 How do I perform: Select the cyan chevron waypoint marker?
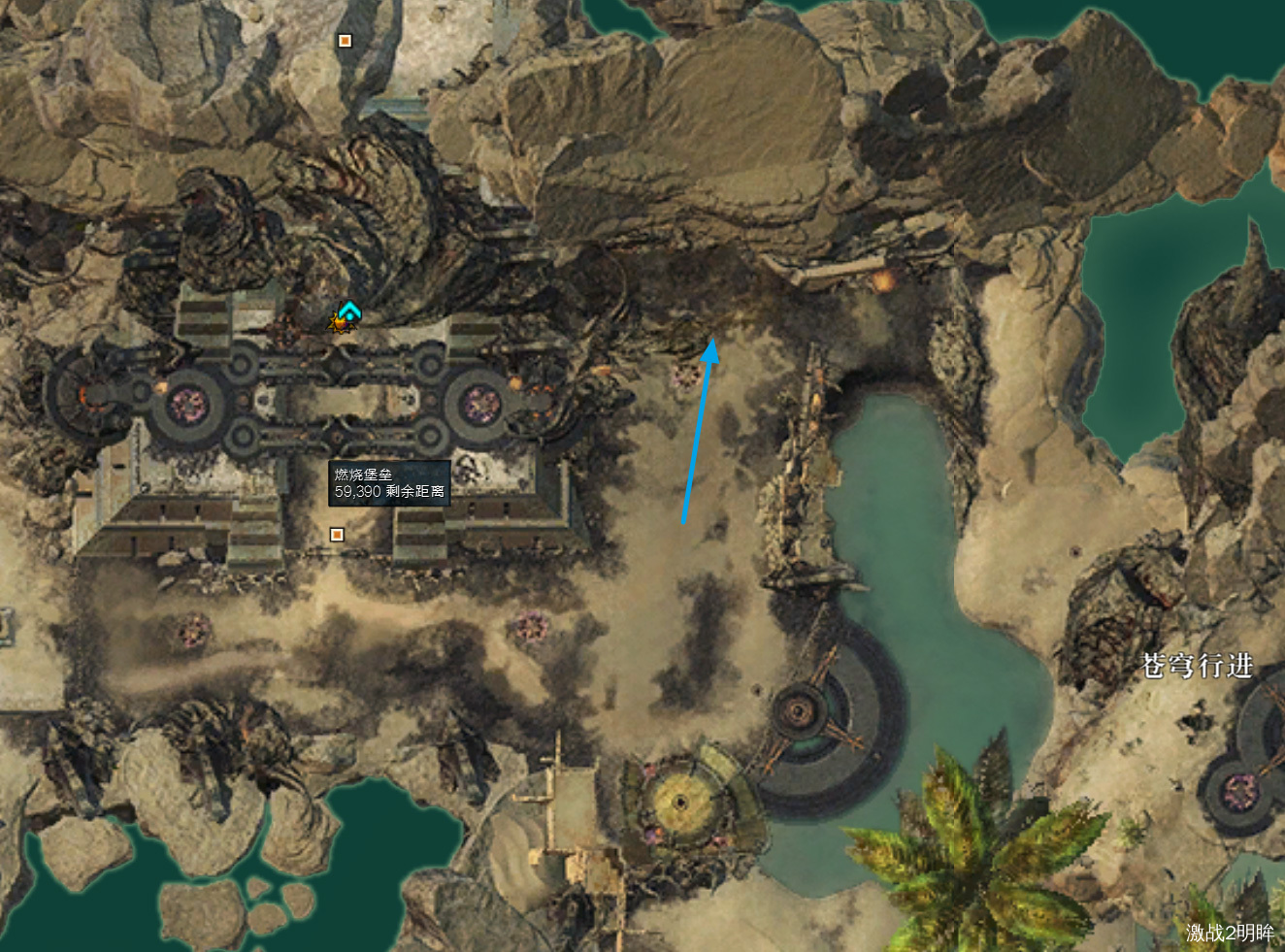click(x=349, y=311)
